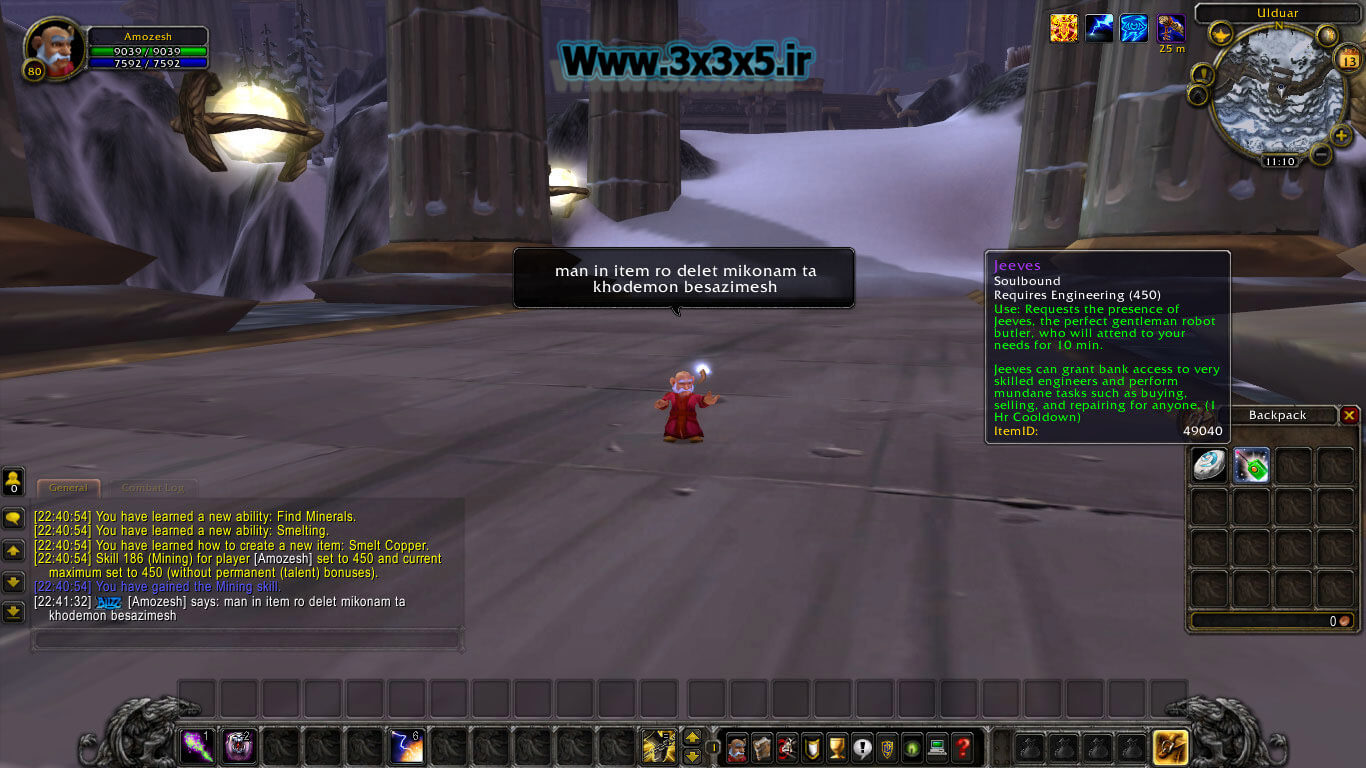1366x768 pixels.
Task: Open the character info micro button
Action: click(737, 747)
